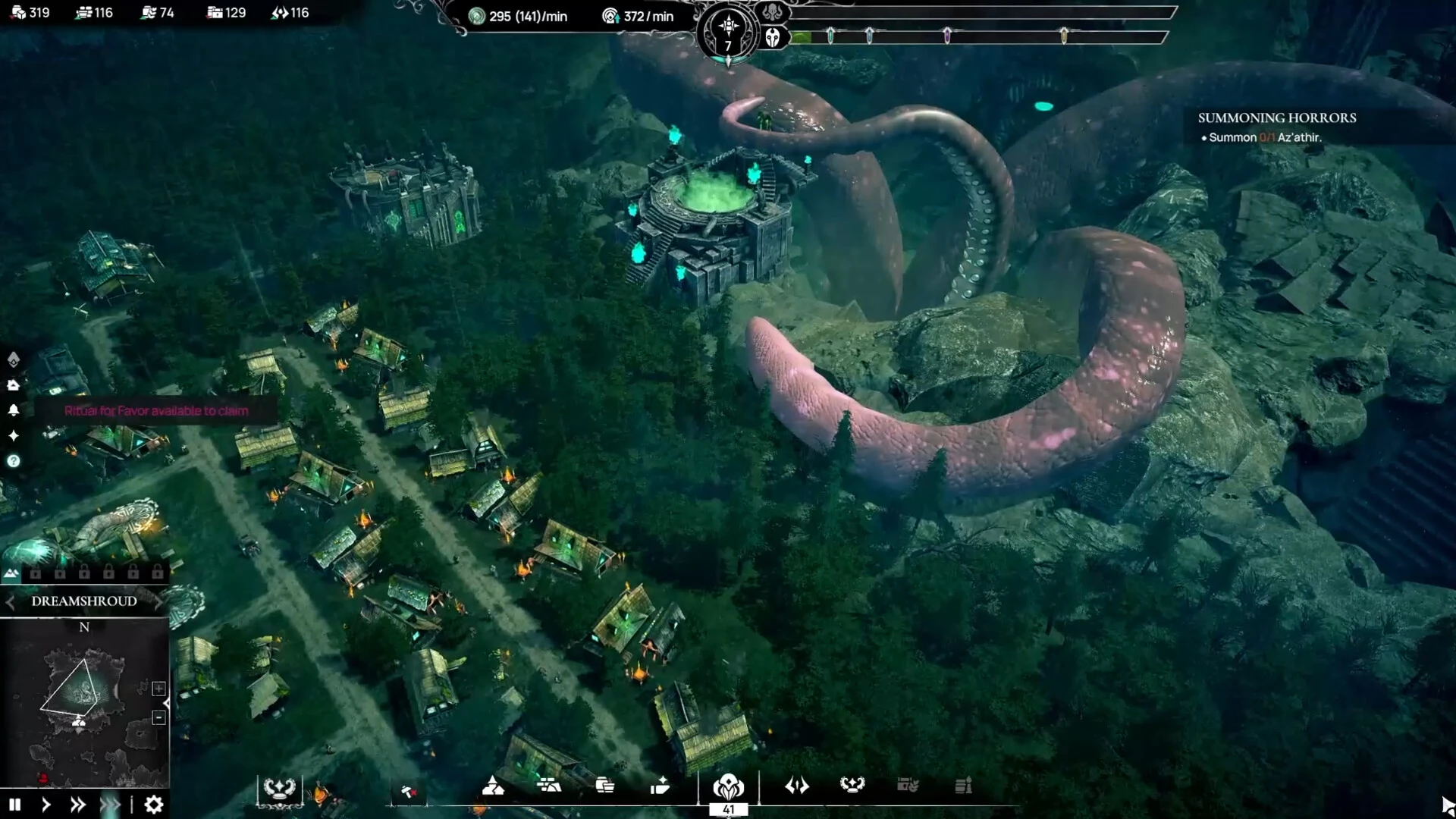Image resolution: width=1456 pixels, height=819 pixels.
Task: Select the demolish tool in the bottom toolbar
Action: 410,789
